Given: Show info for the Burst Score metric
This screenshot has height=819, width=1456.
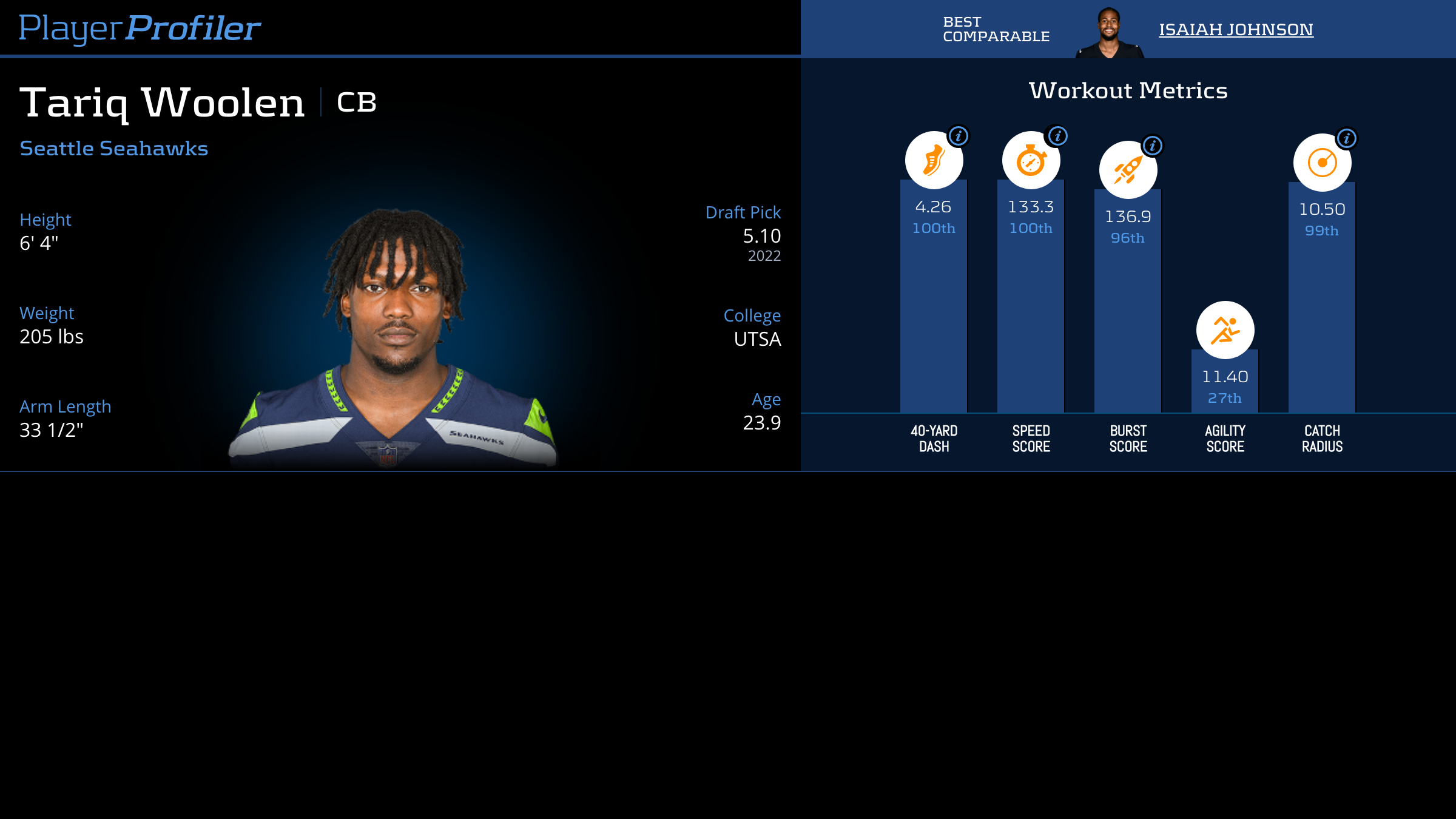Looking at the screenshot, I should 1153,146.
